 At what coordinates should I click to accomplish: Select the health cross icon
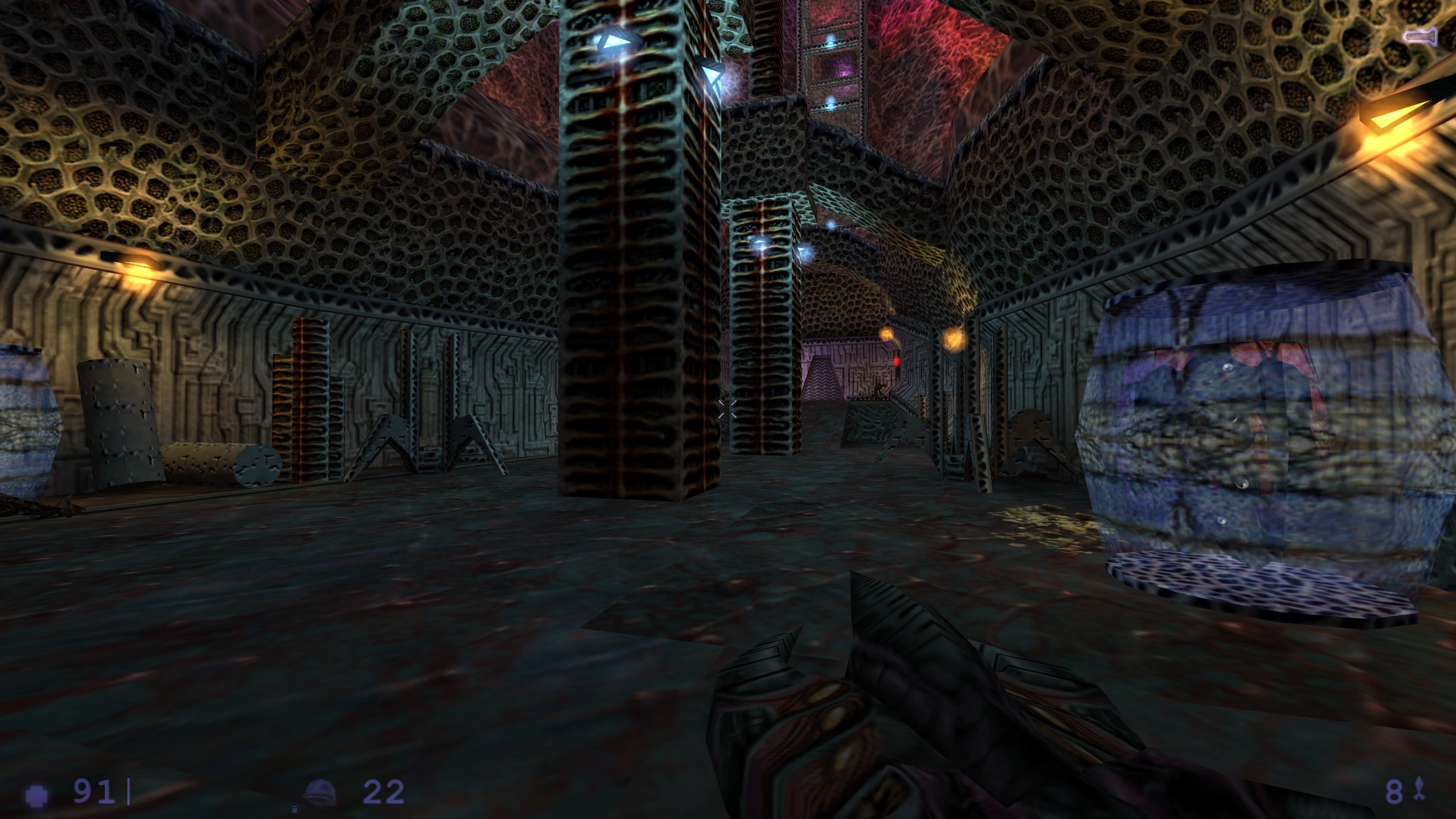click(x=37, y=793)
